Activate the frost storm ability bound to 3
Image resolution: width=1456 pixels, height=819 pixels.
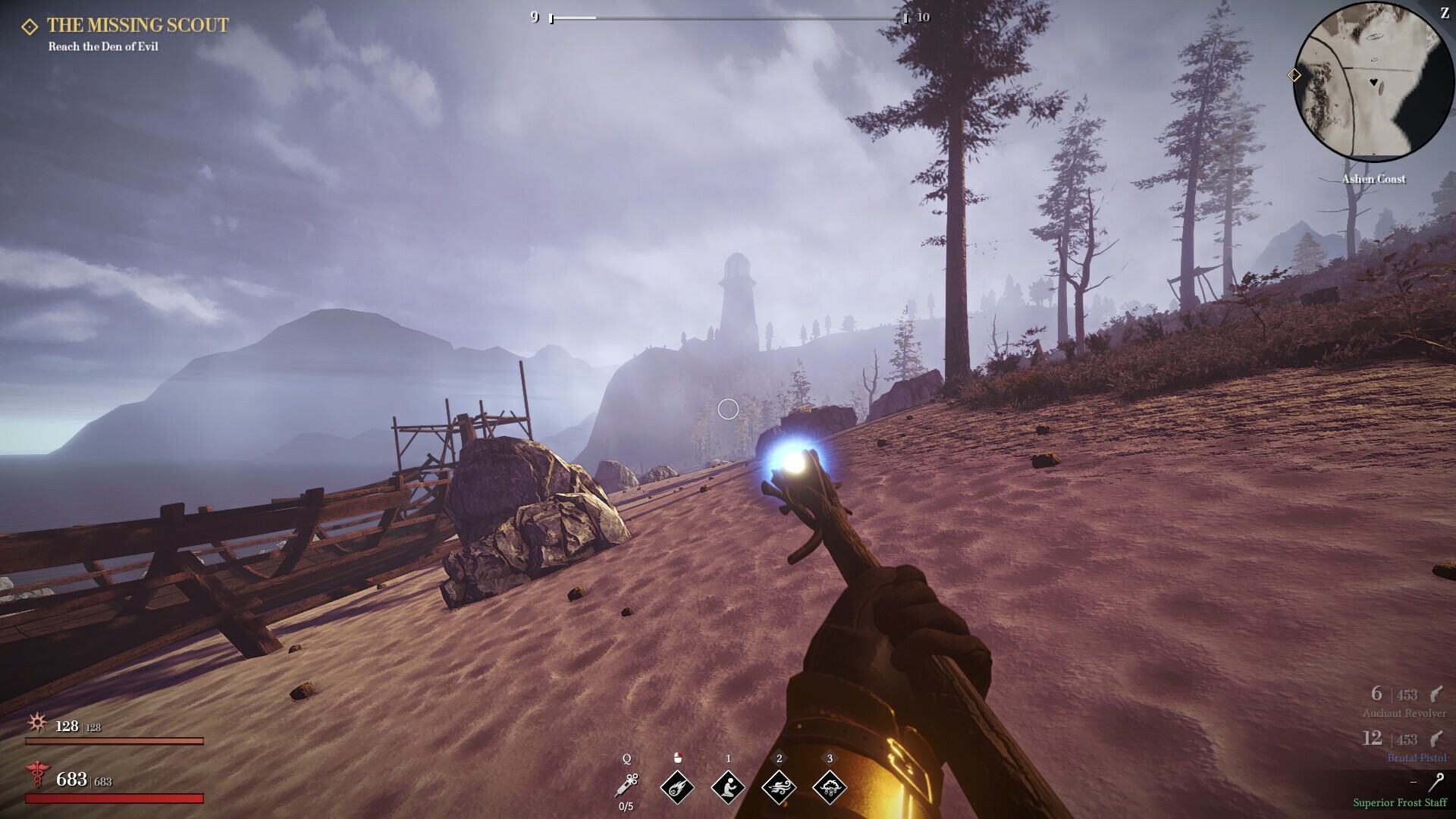click(830, 787)
